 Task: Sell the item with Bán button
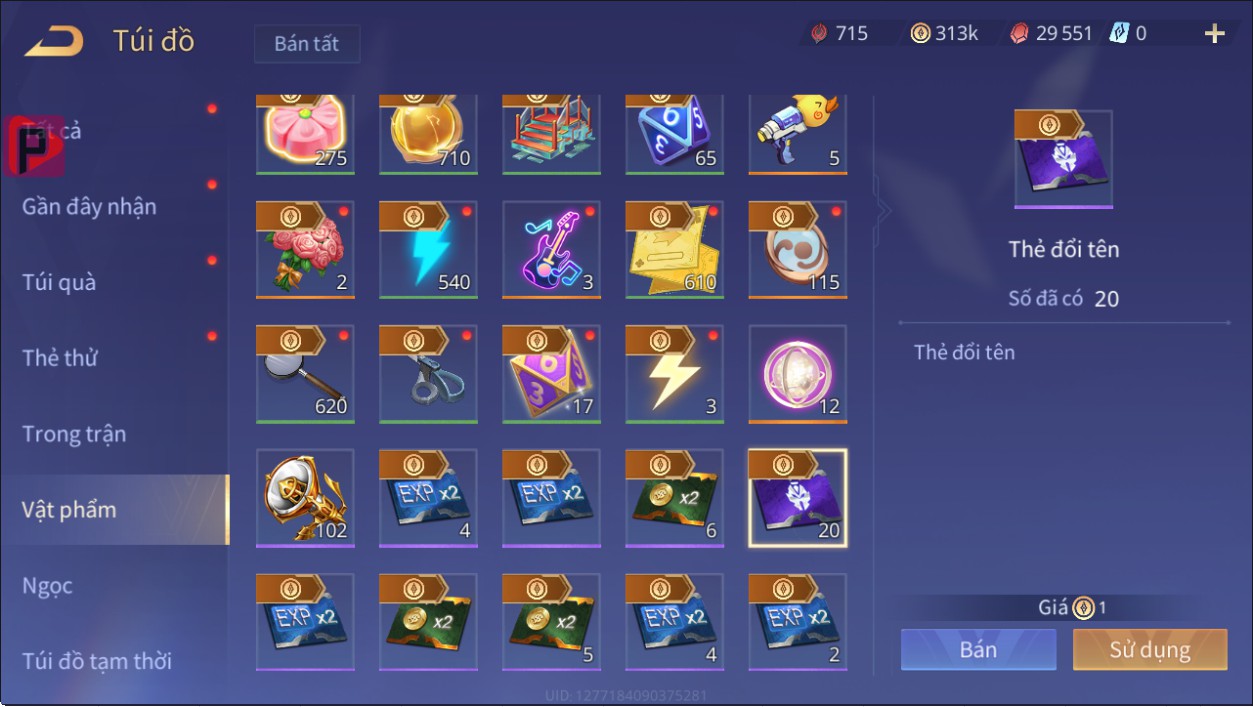pyautogui.click(x=978, y=650)
